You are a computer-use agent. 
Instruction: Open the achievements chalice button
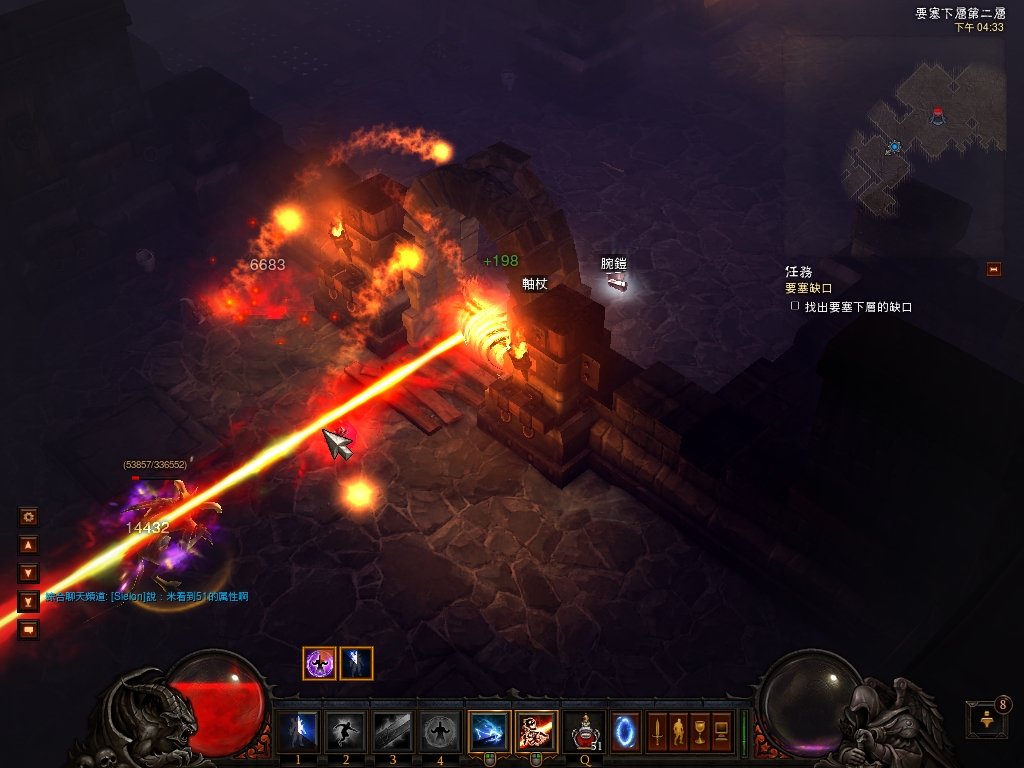pos(700,732)
